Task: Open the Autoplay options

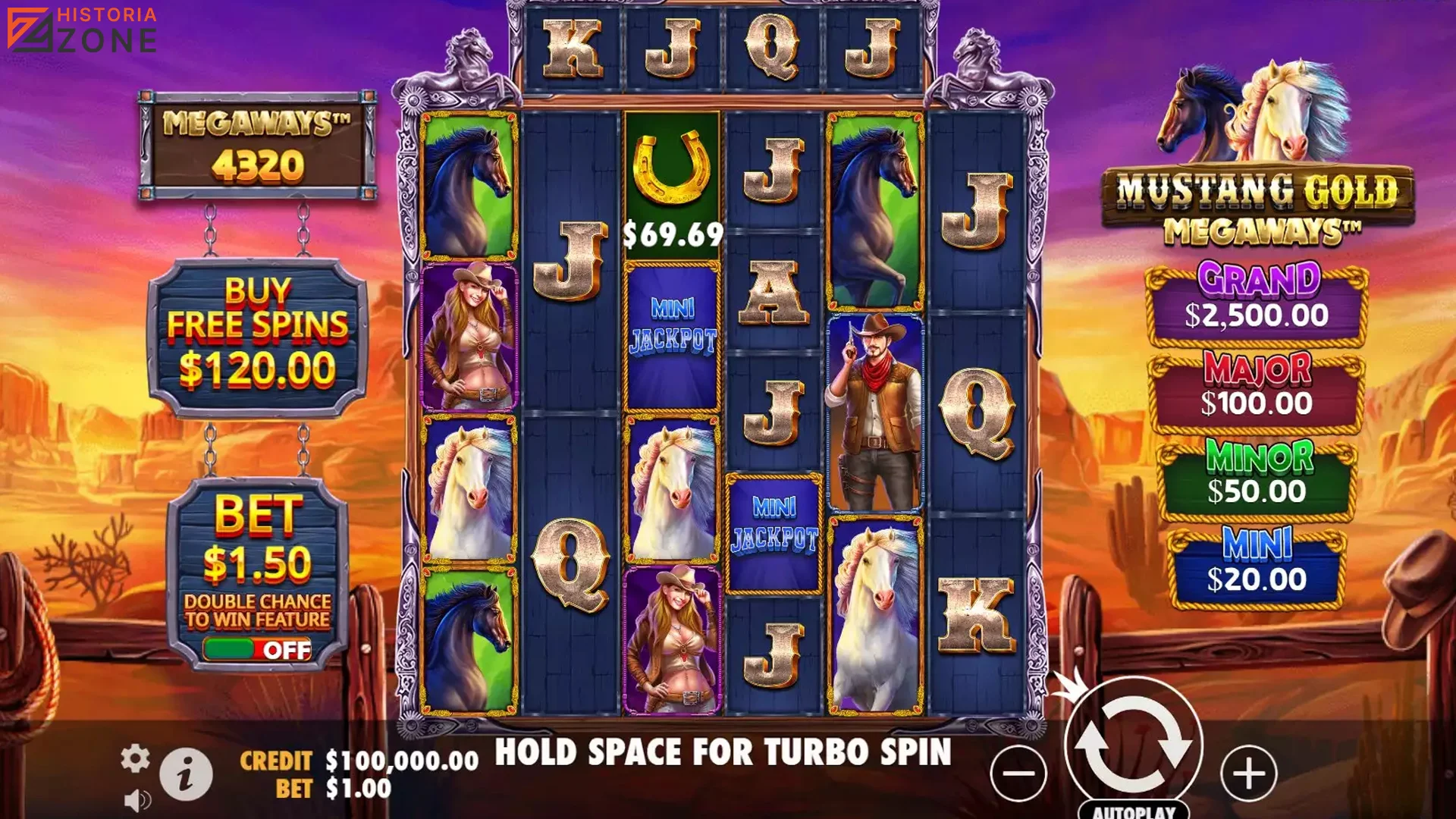Action: point(1133,811)
